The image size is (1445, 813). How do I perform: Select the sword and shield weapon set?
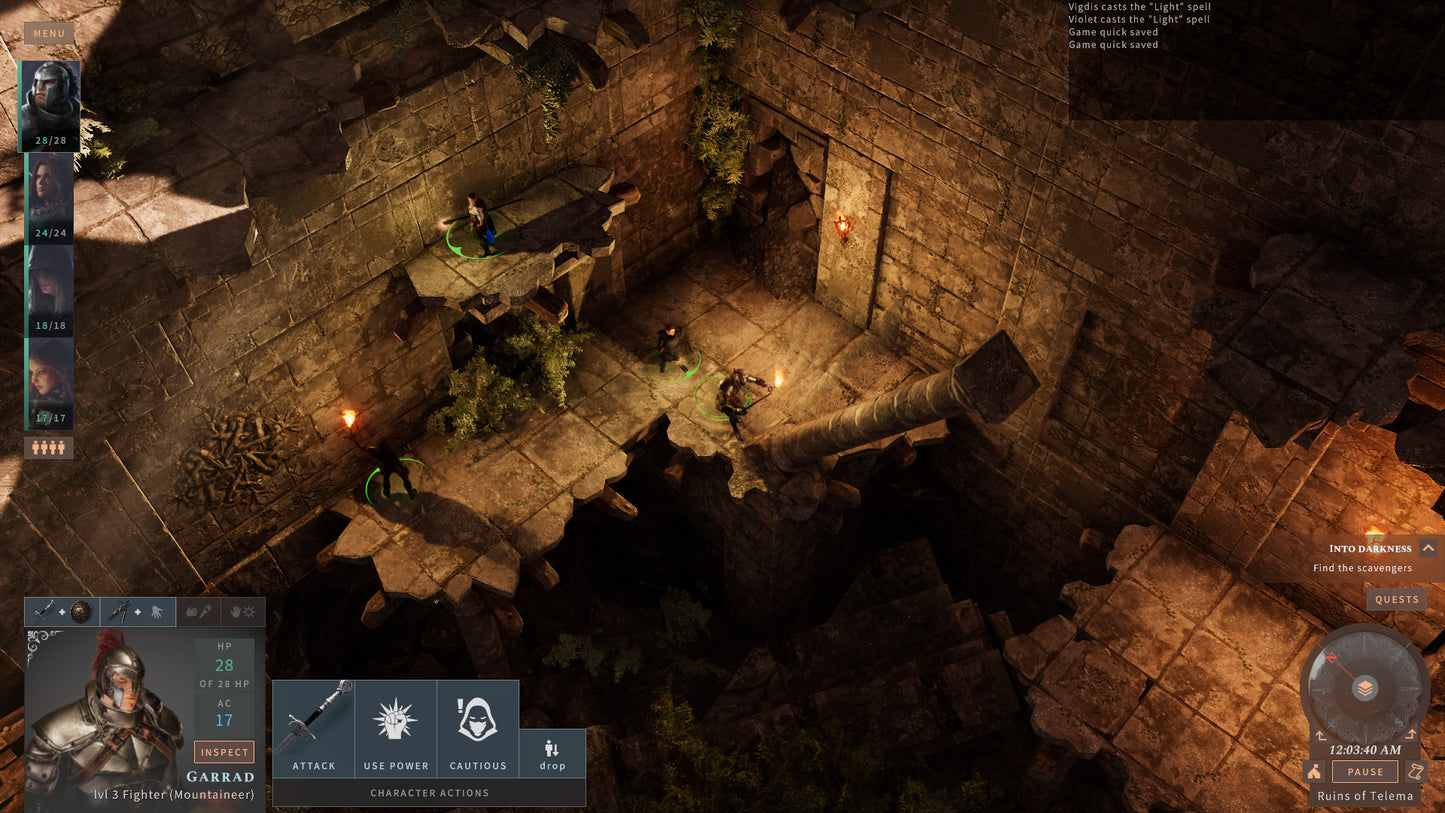pos(60,612)
